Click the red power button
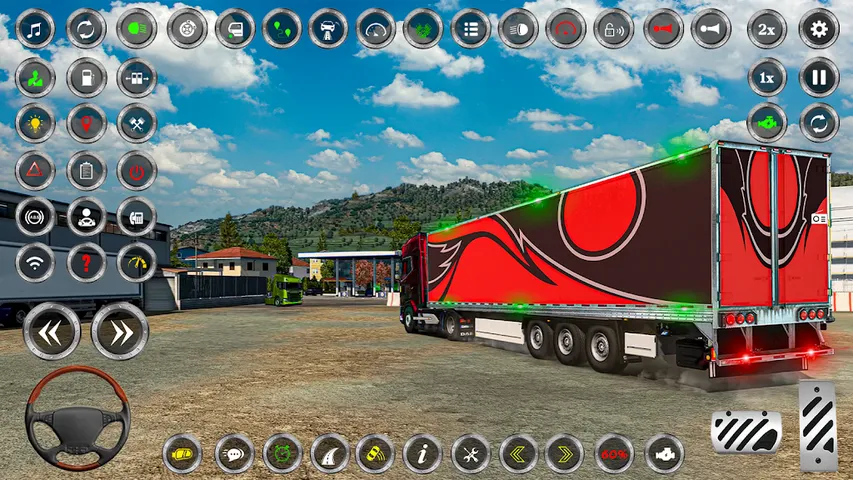This screenshot has height=480, width=853. (137, 170)
